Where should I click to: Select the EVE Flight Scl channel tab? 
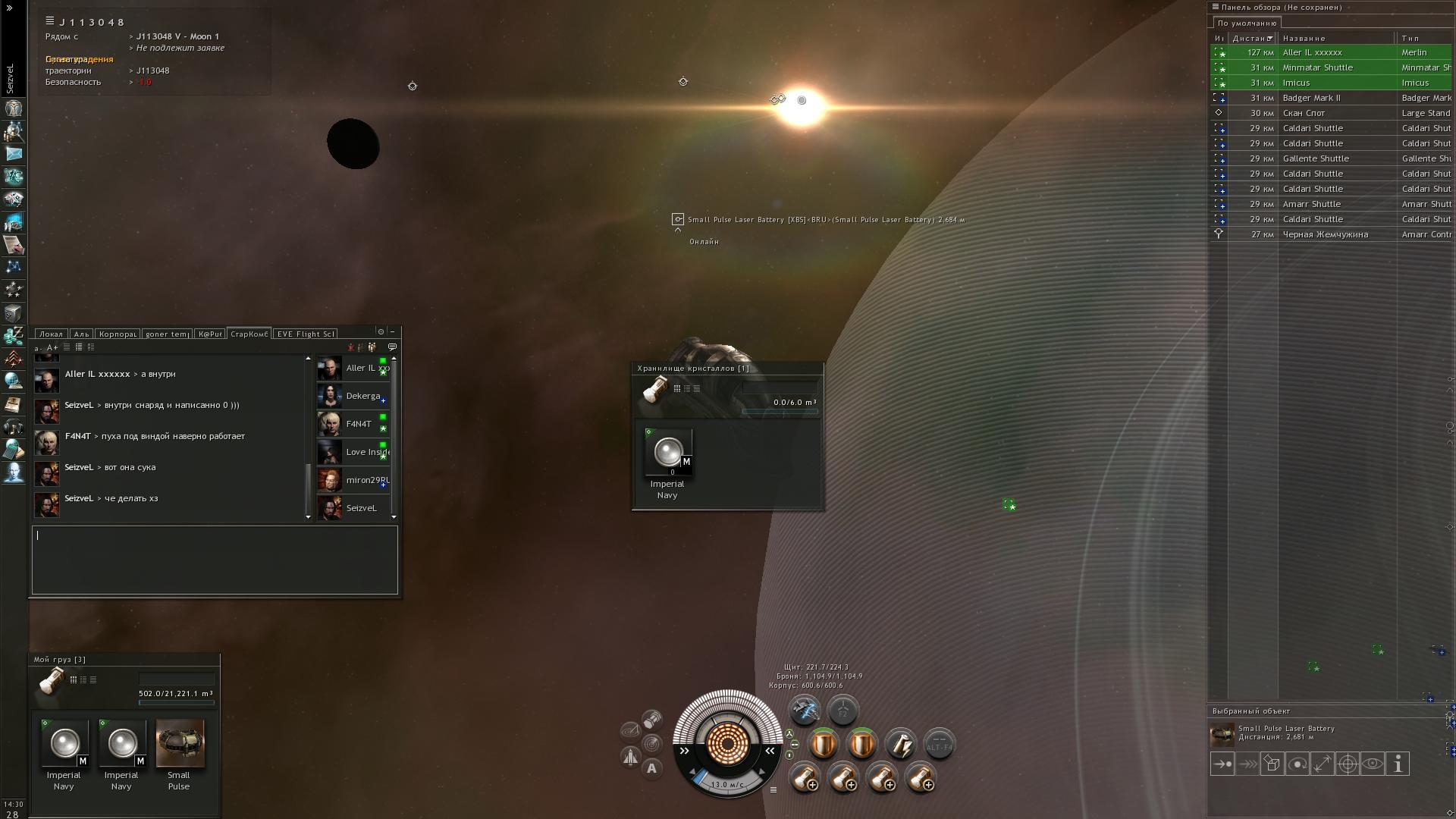click(x=305, y=334)
